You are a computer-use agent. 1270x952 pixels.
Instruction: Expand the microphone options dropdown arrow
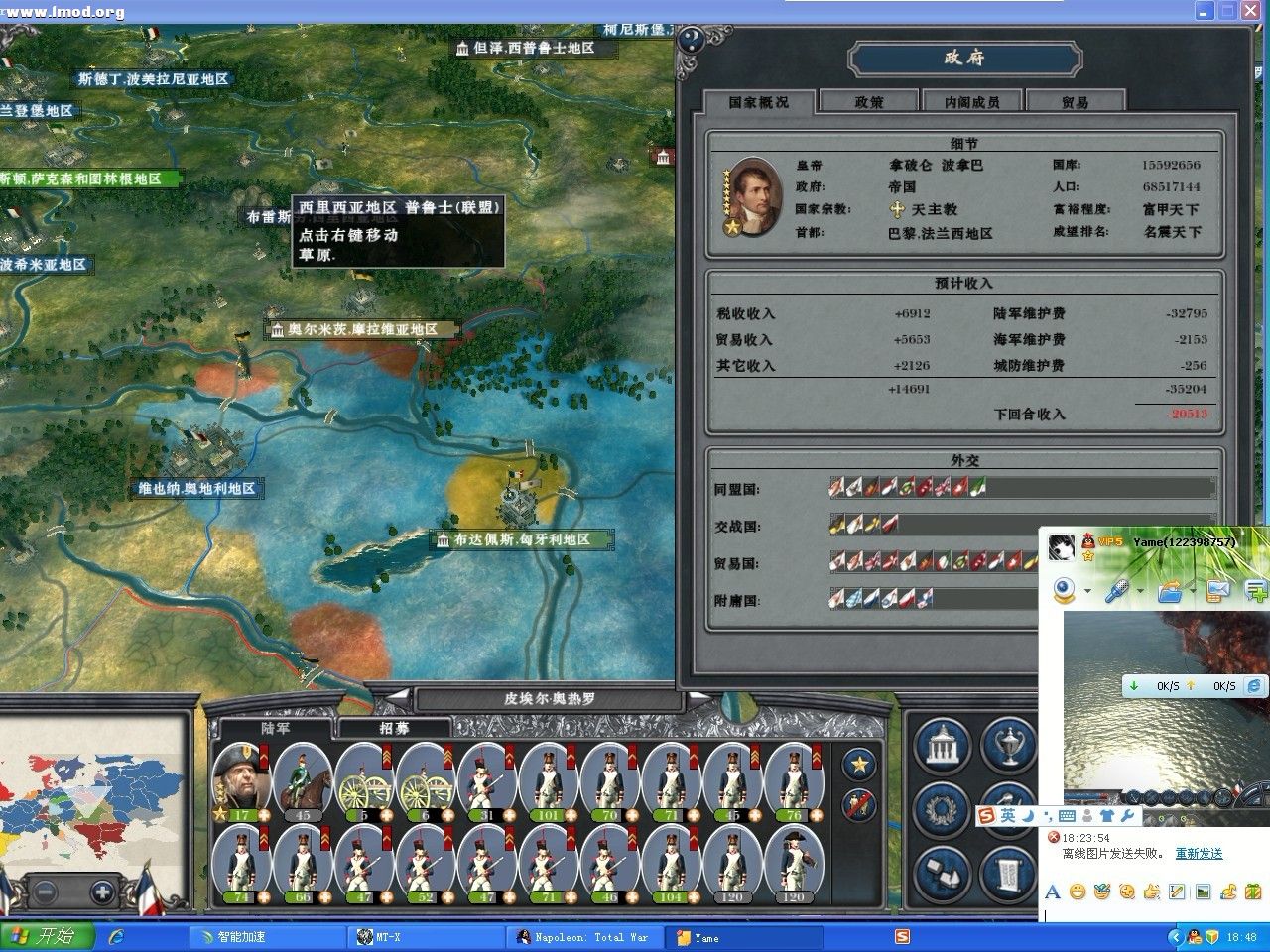point(1139,590)
